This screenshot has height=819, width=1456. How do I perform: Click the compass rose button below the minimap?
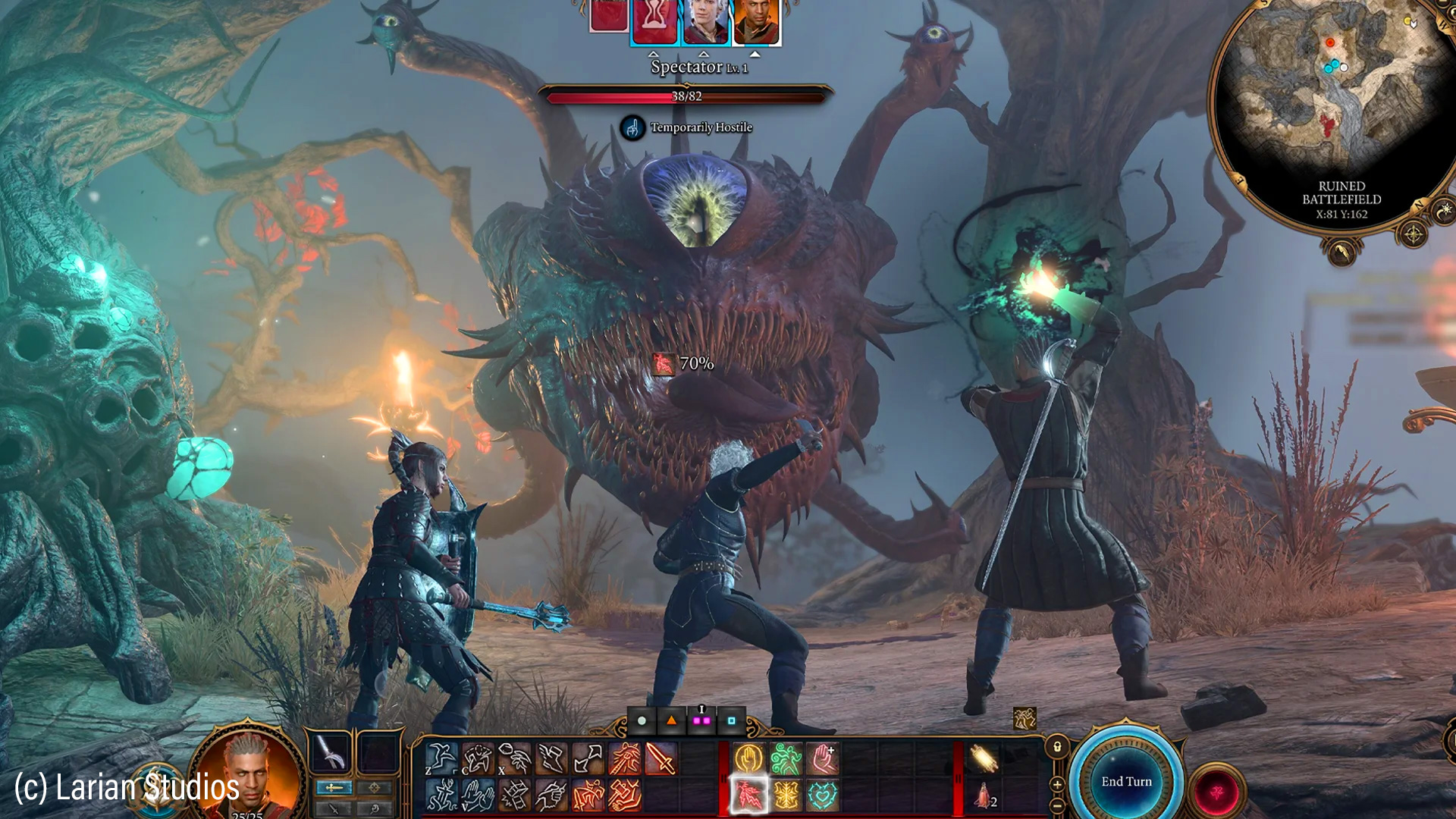coord(1414,234)
